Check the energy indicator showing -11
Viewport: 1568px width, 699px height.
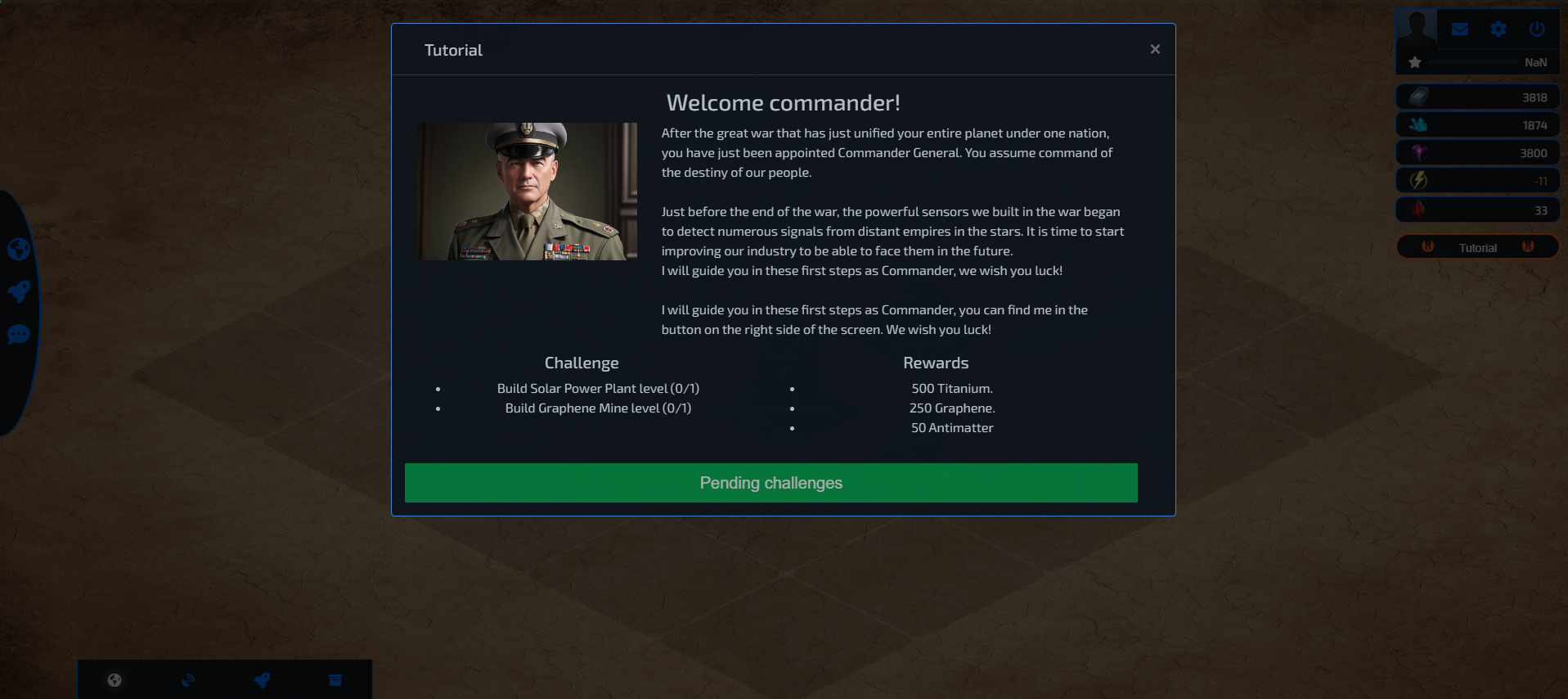pos(1476,180)
